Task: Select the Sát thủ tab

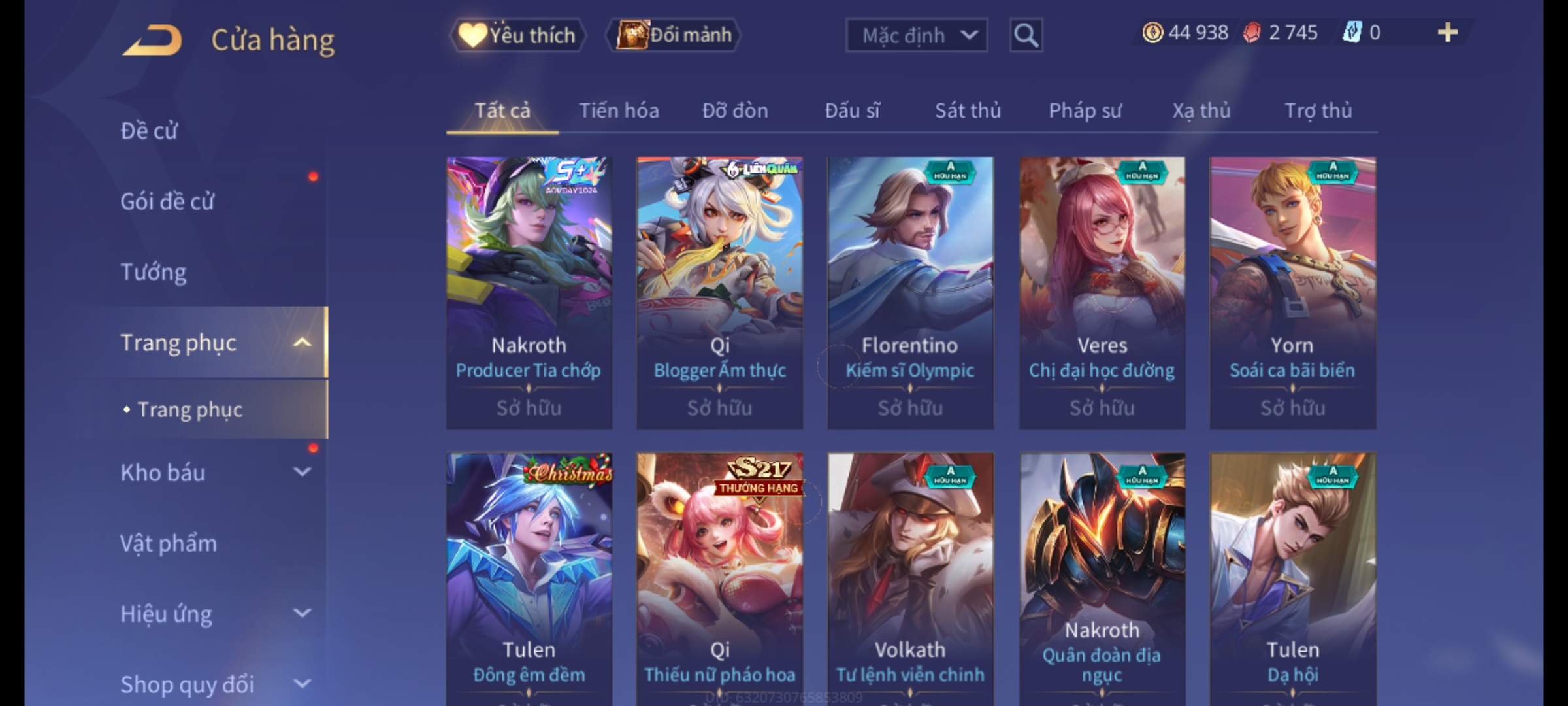Action: [968, 110]
